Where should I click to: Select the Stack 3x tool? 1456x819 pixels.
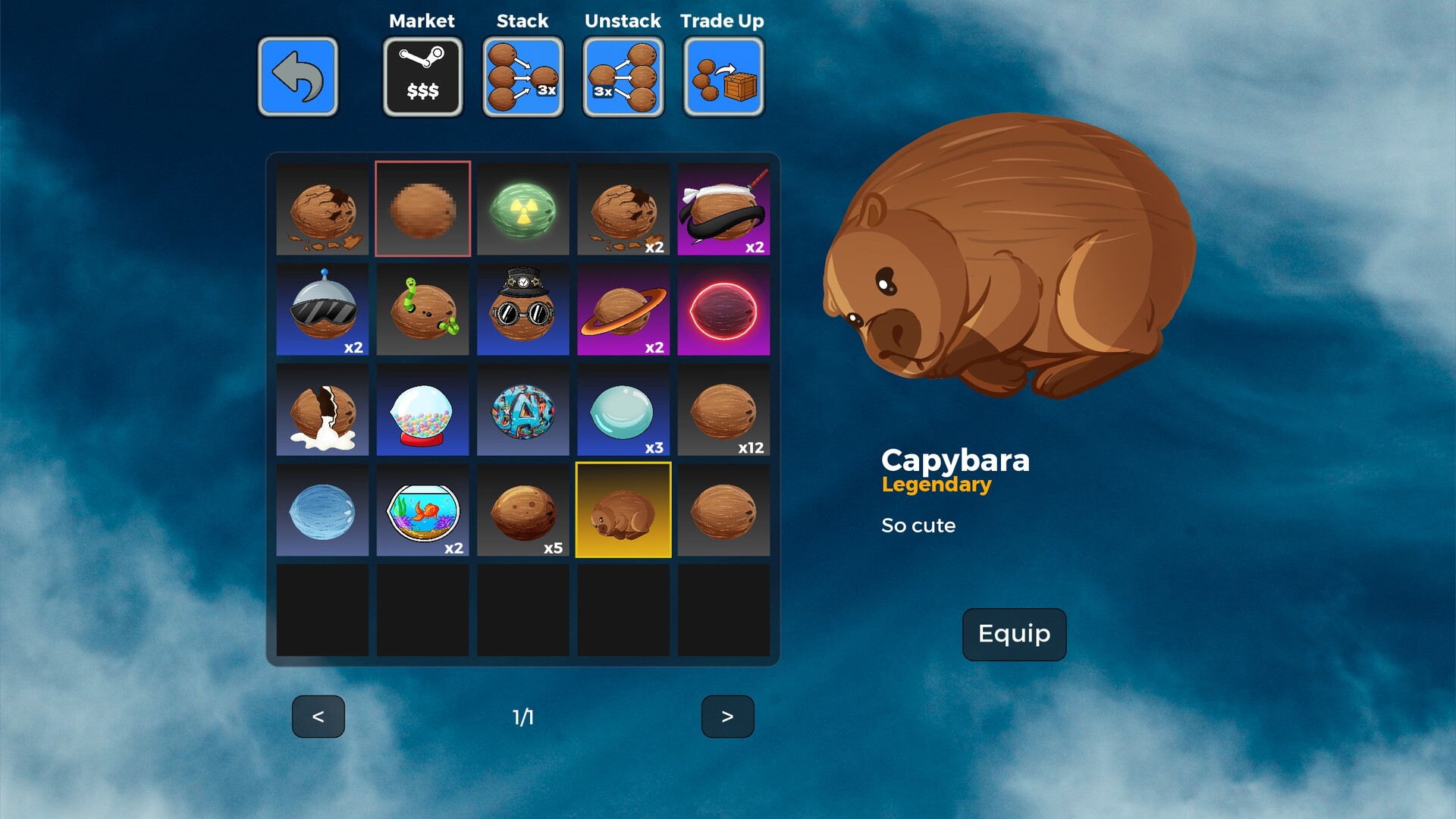click(522, 77)
